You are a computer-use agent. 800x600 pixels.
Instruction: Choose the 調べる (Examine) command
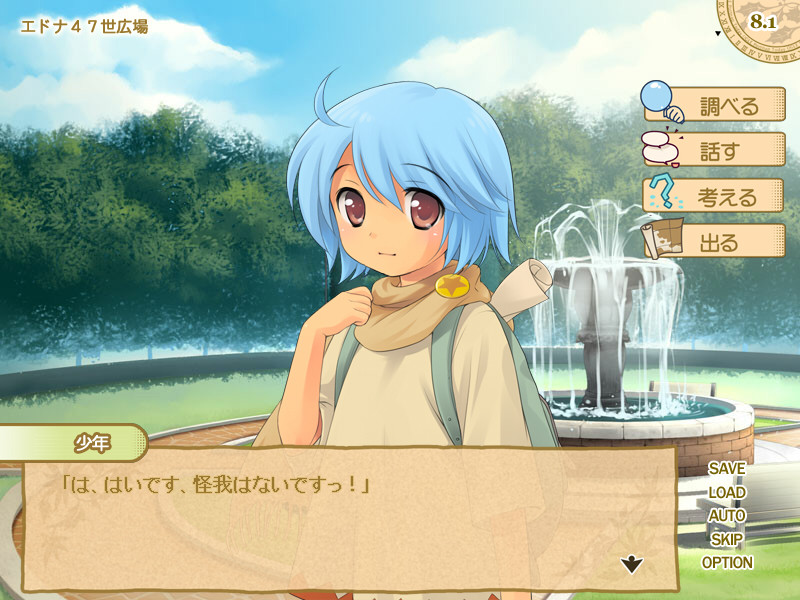tap(714, 105)
